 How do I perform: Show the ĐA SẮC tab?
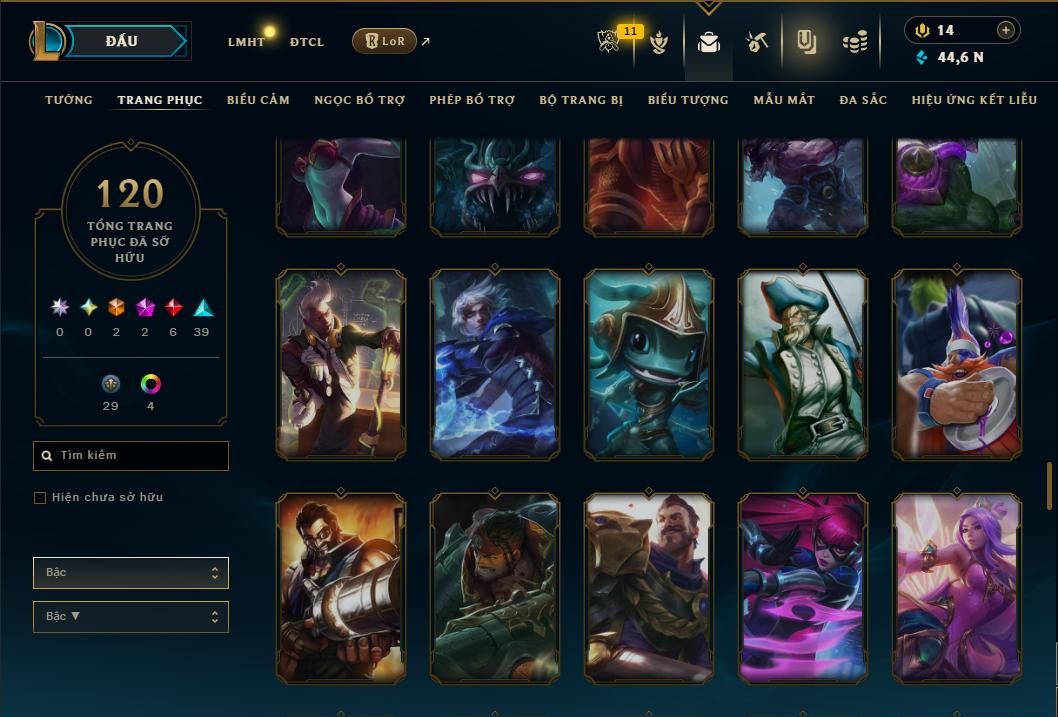(863, 100)
